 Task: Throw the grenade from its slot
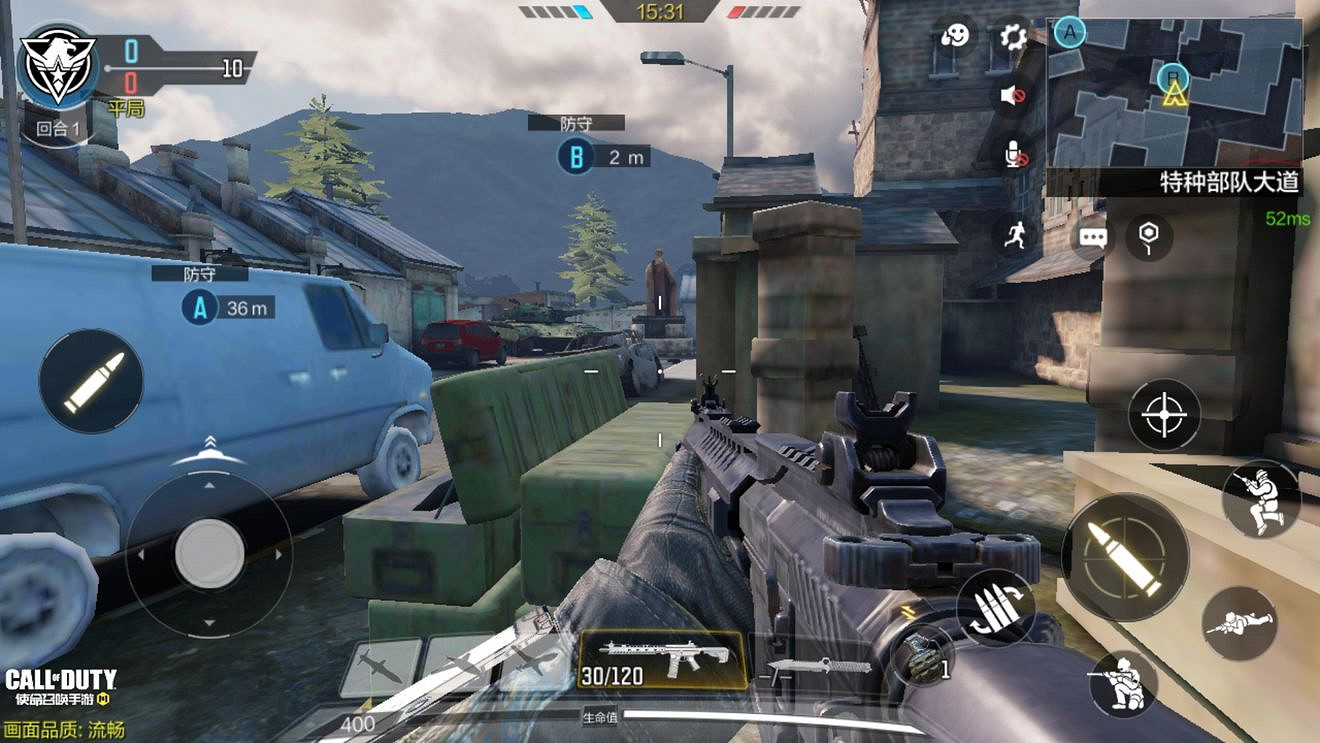(922, 655)
